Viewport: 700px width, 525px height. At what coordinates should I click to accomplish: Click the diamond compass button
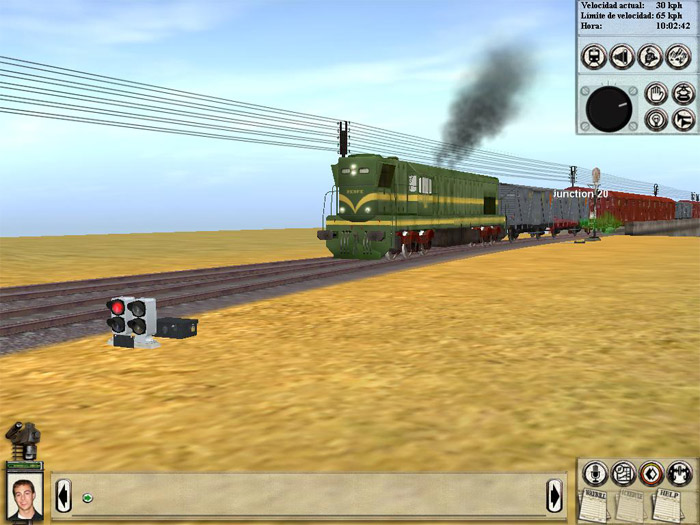[x=651, y=473]
